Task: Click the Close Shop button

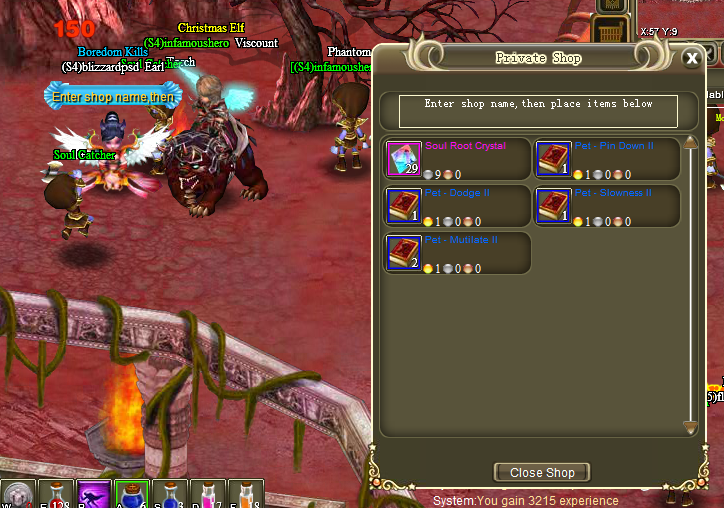Action: click(542, 472)
